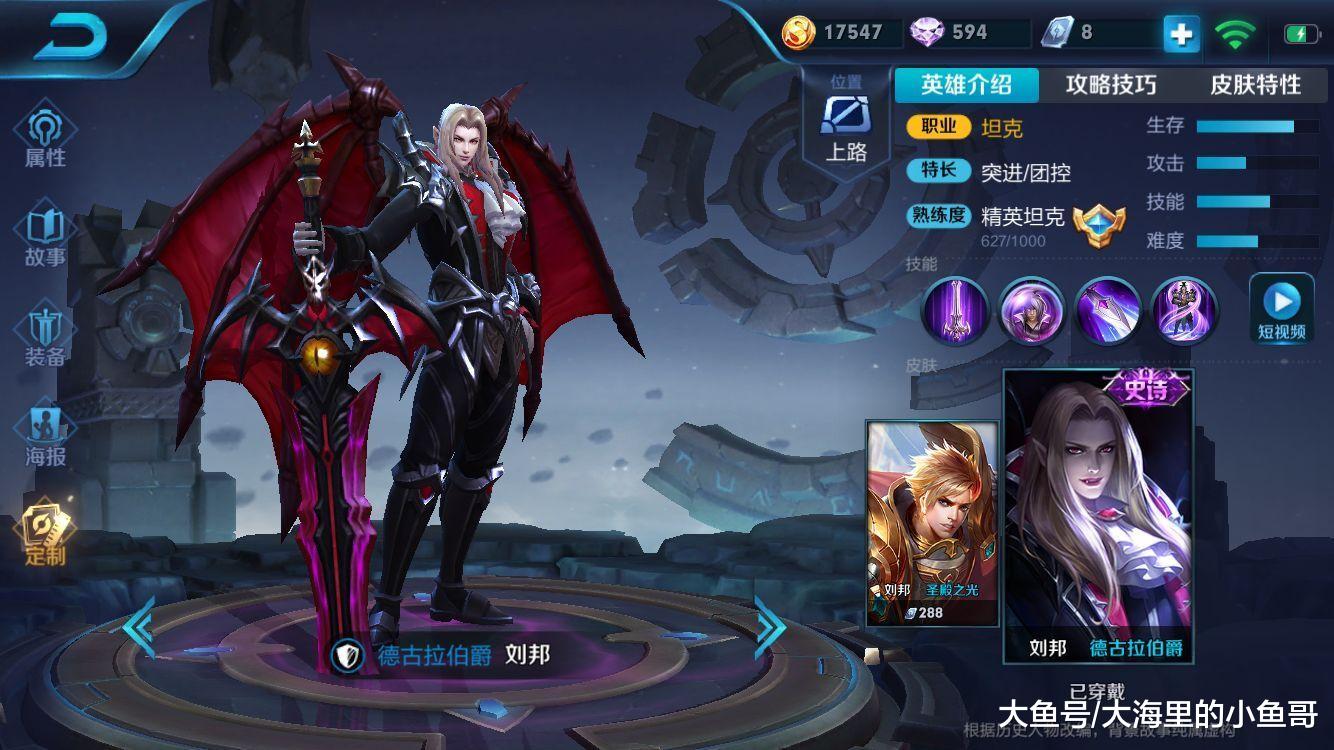Switch to the 英雄介绍 tab

coord(966,85)
